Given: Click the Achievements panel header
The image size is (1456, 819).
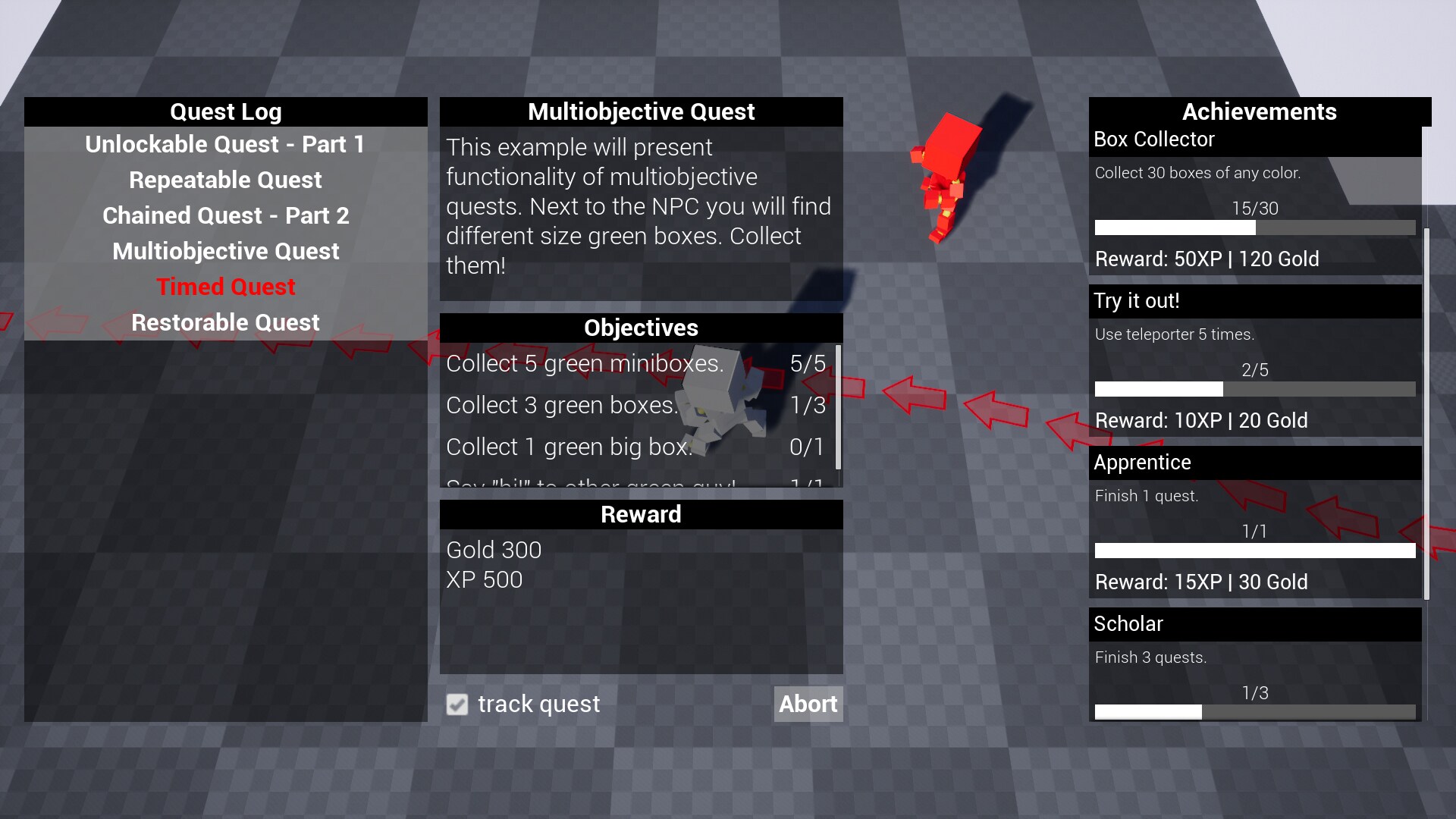Looking at the screenshot, I should pyautogui.click(x=1259, y=111).
